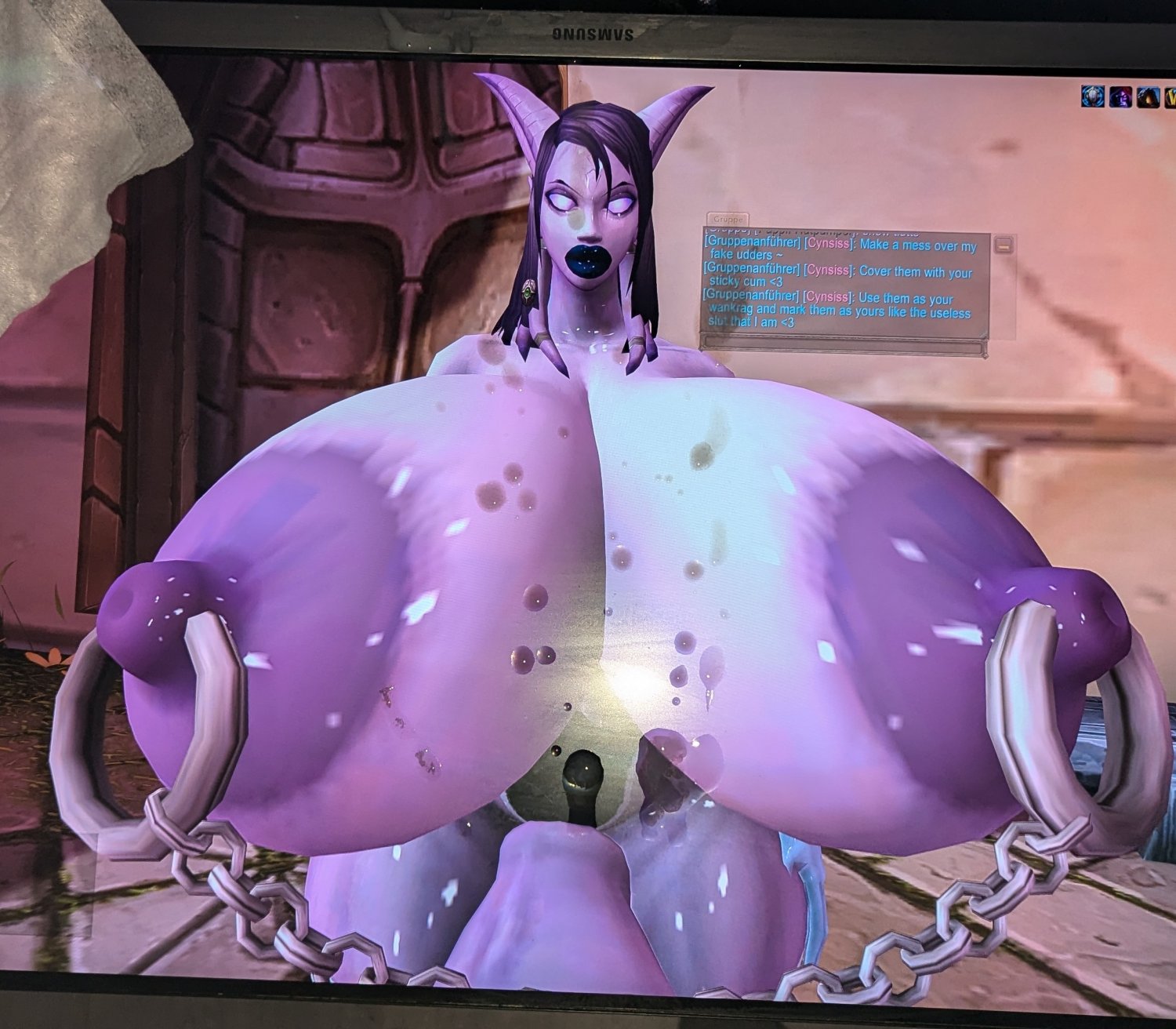Click the Gruppenanführer tag in the last message
1176x1029 pixels.
coord(751,296)
